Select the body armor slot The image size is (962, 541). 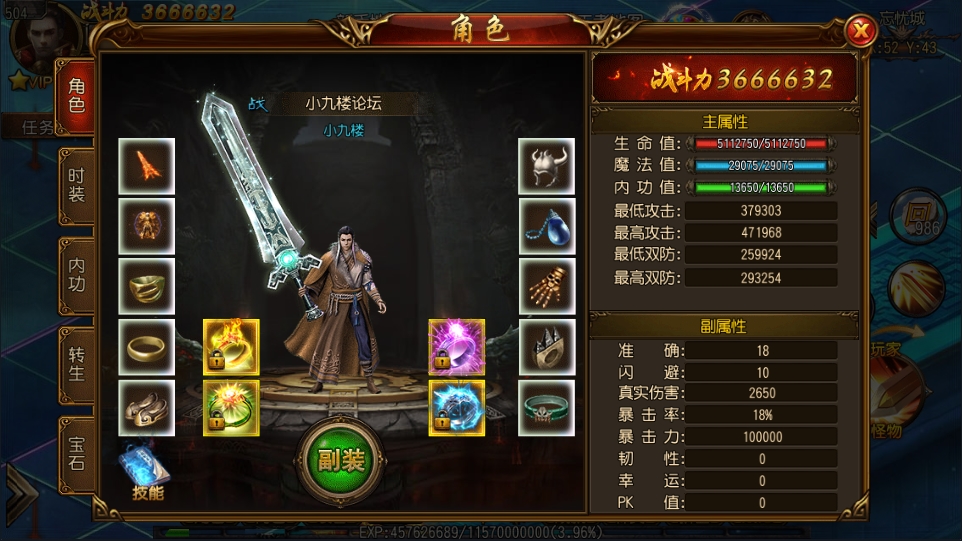[147, 226]
